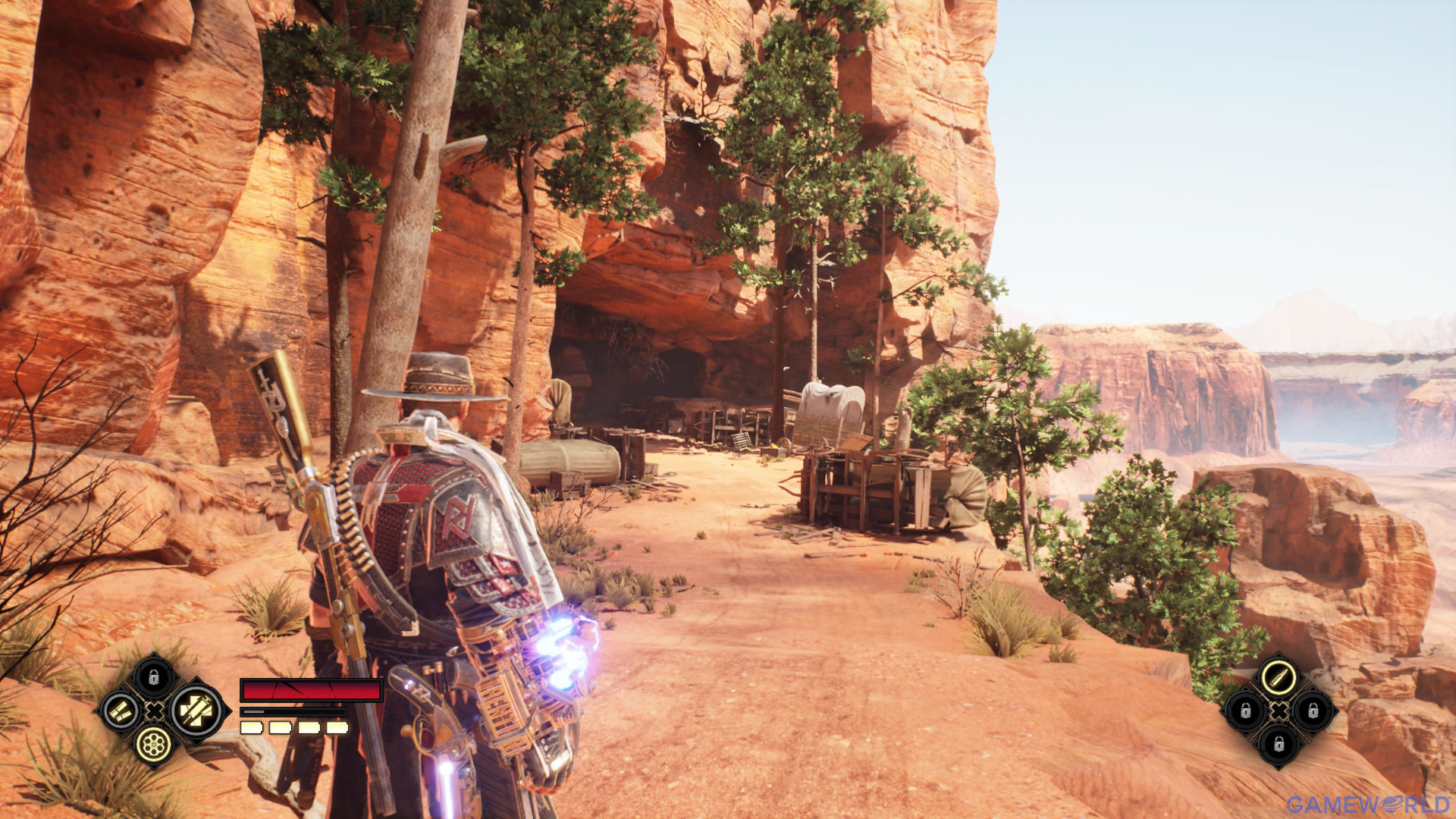Activate the revolver cylinder slot
The width and height of the screenshot is (1456, 819).
pyautogui.click(x=154, y=745)
